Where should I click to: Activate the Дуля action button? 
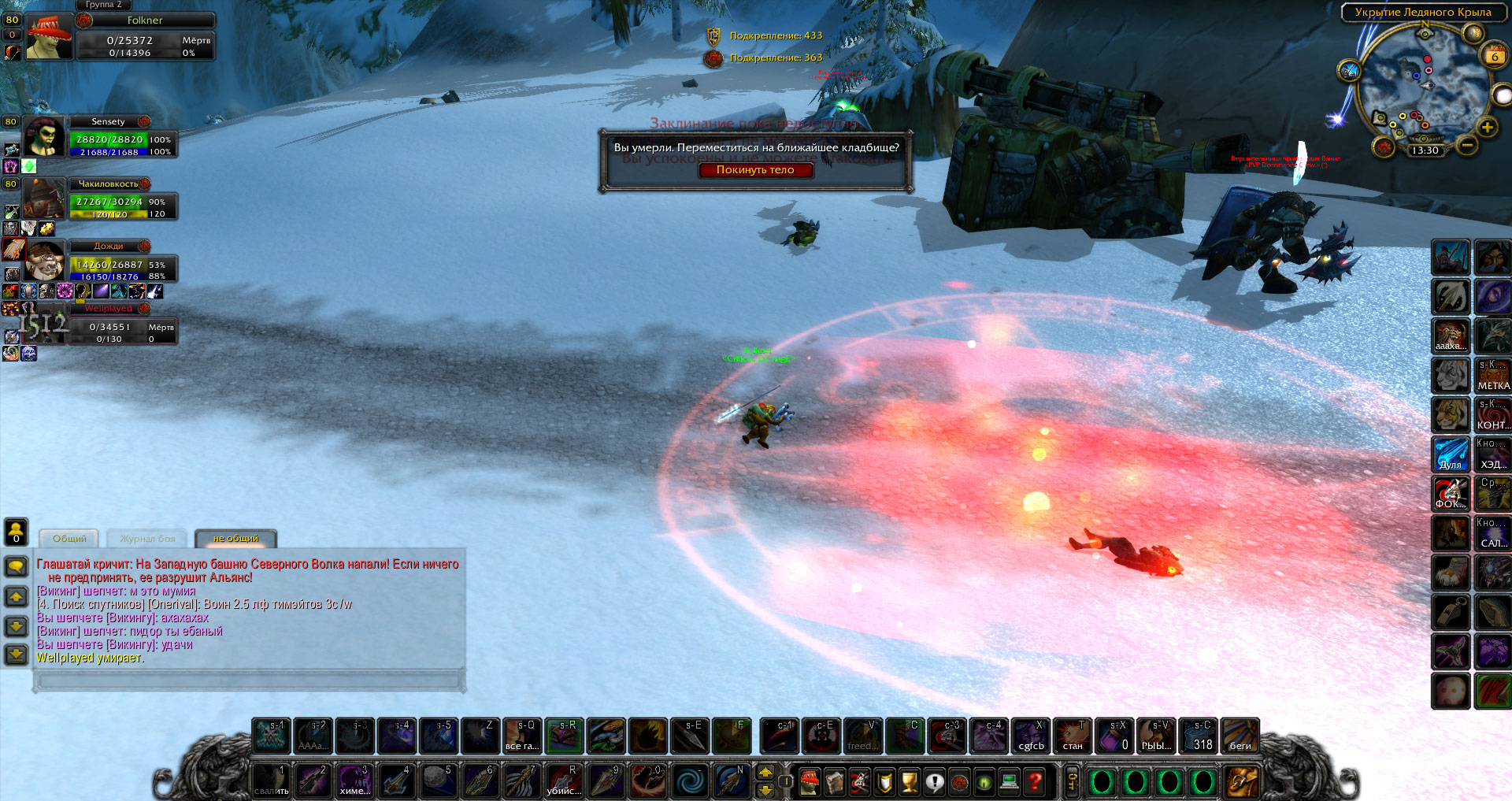click(1451, 454)
